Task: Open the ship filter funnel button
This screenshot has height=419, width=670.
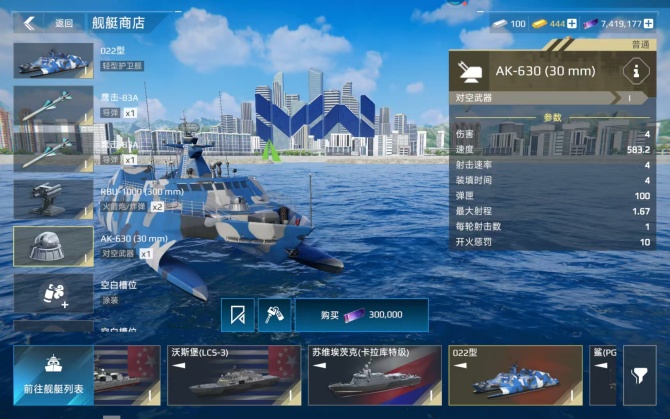Action: pyautogui.click(x=638, y=376)
